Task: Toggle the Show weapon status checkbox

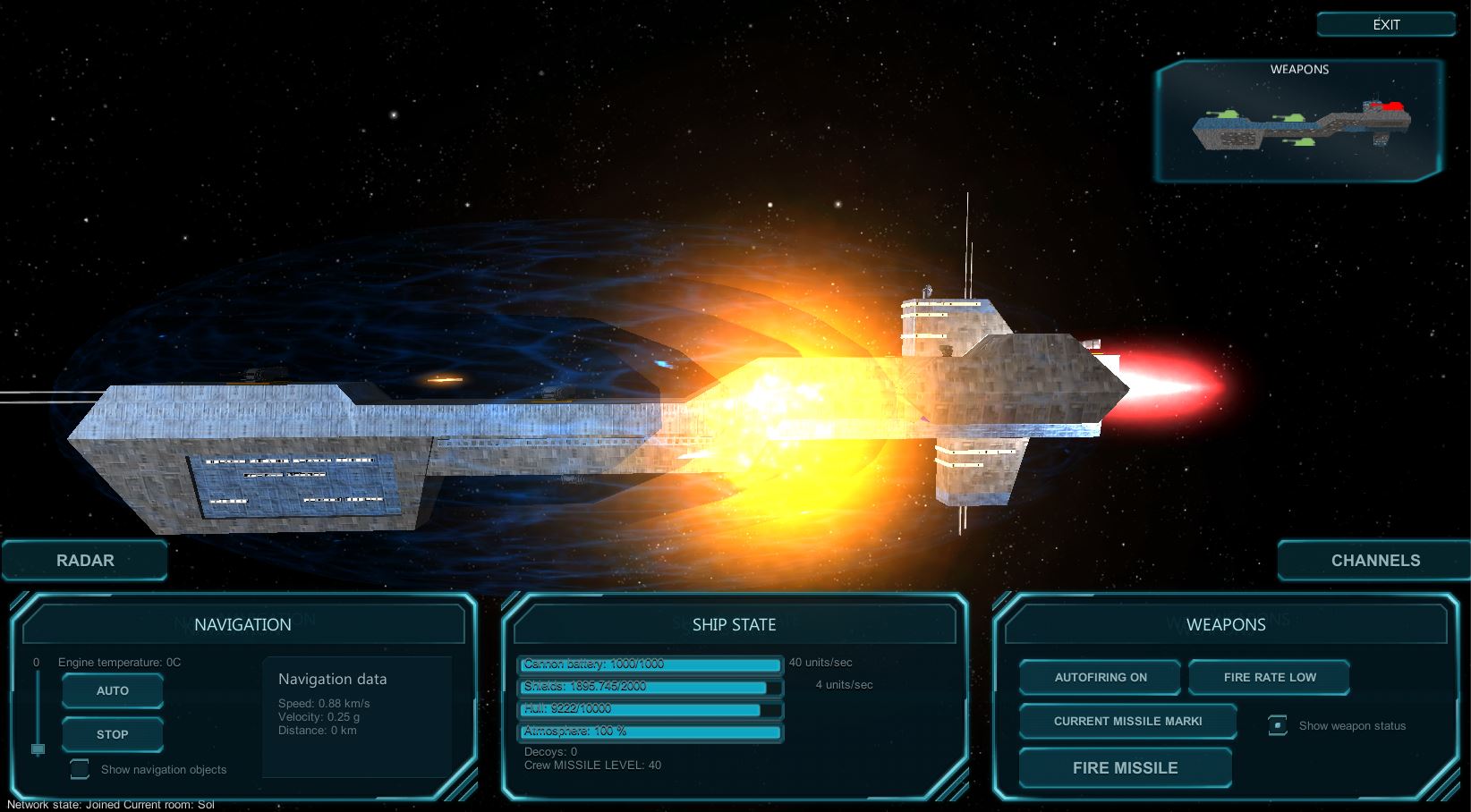Action: pos(1278,725)
